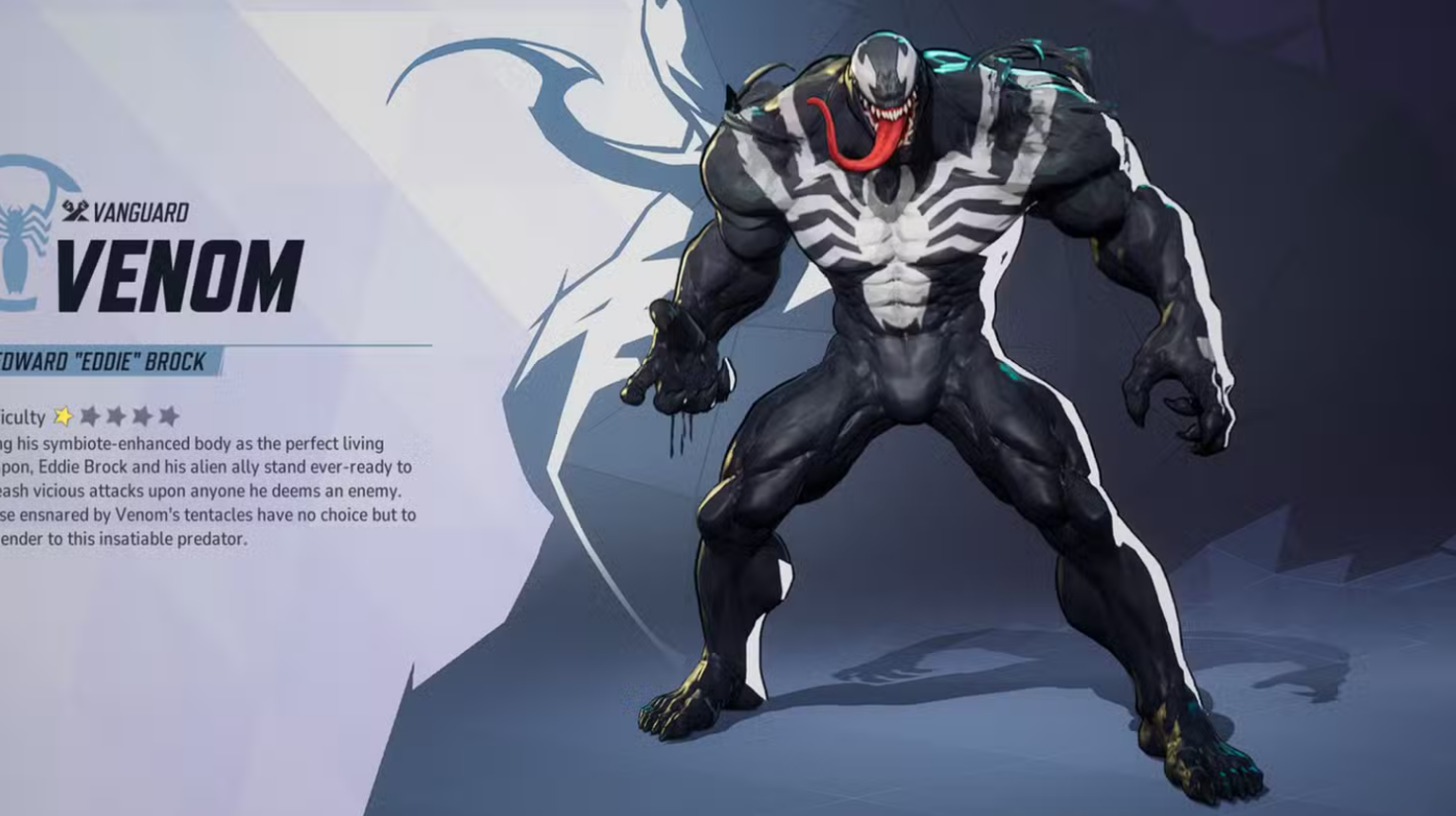Expand the Difficulty rating row
1456x816 pixels.
click(x=95, y=414)
